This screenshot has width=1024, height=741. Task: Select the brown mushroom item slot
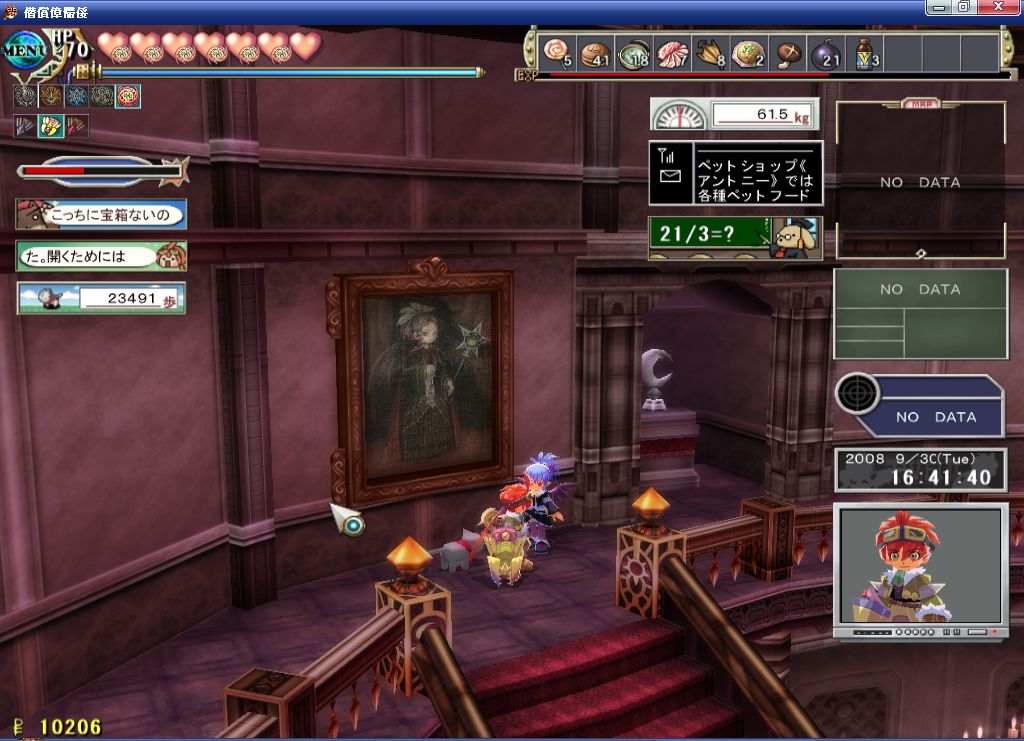point(787,51)
